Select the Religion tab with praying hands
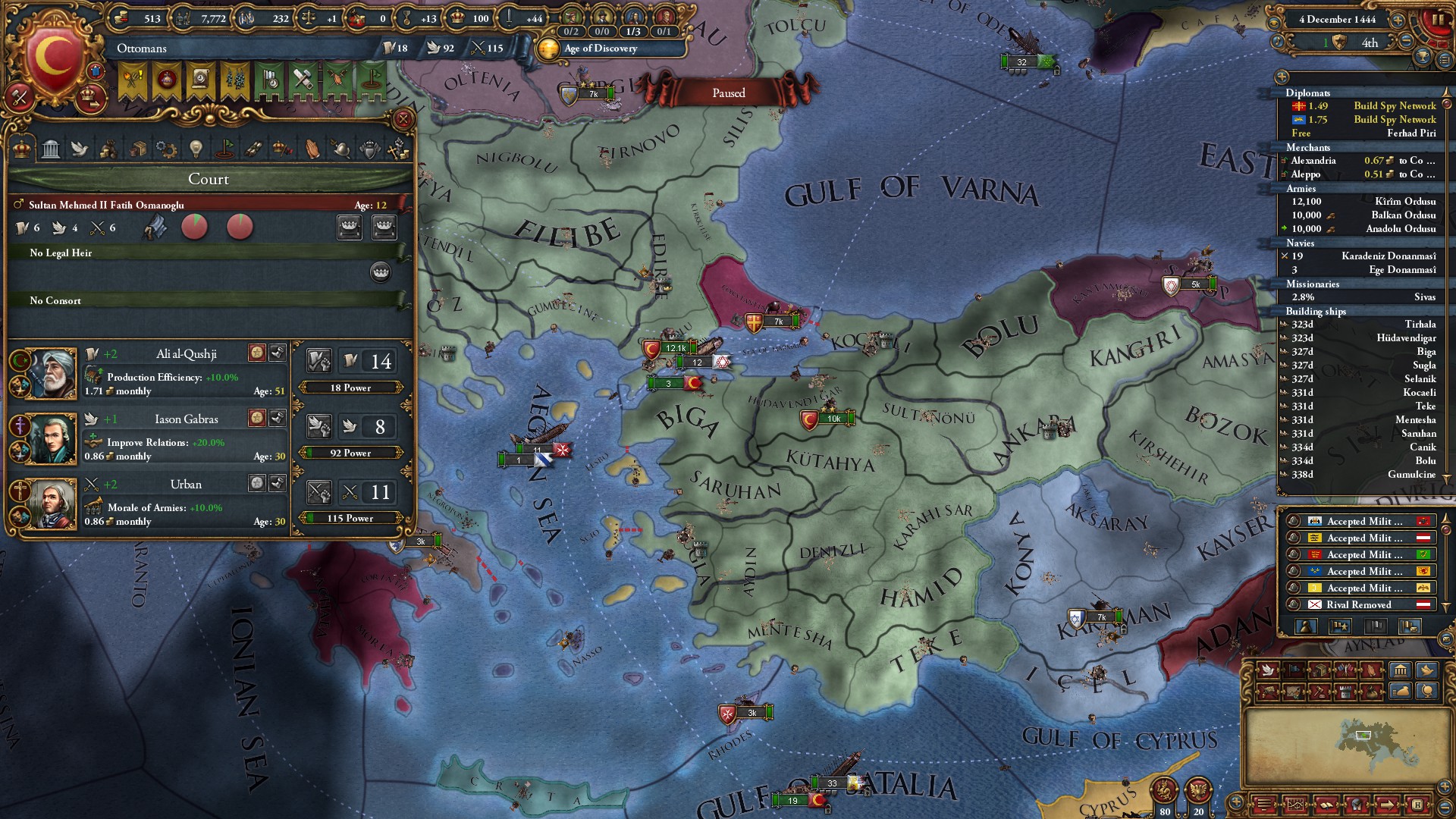The width and height of the screenshot is (1456, 819). tap(312, 149)
